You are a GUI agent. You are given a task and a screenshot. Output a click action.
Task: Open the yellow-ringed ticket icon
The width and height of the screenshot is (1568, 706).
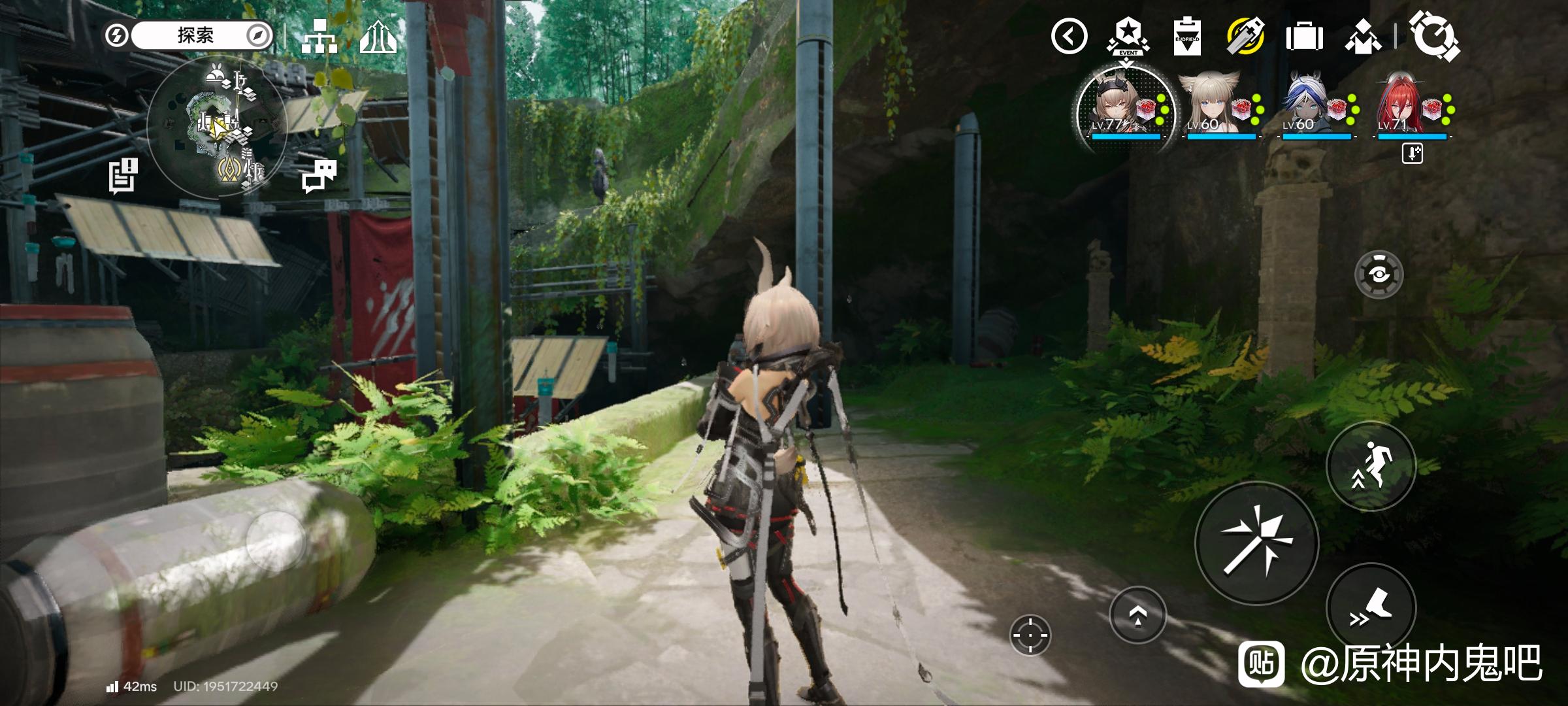click(1245, 36)
